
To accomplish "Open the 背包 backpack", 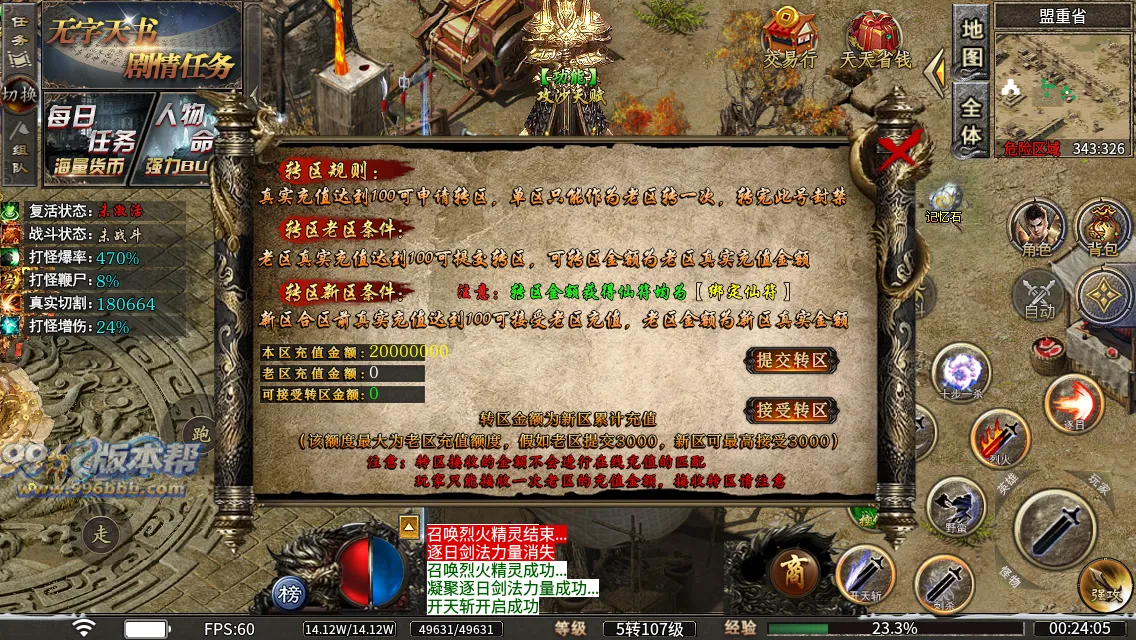I will 1103,228.
